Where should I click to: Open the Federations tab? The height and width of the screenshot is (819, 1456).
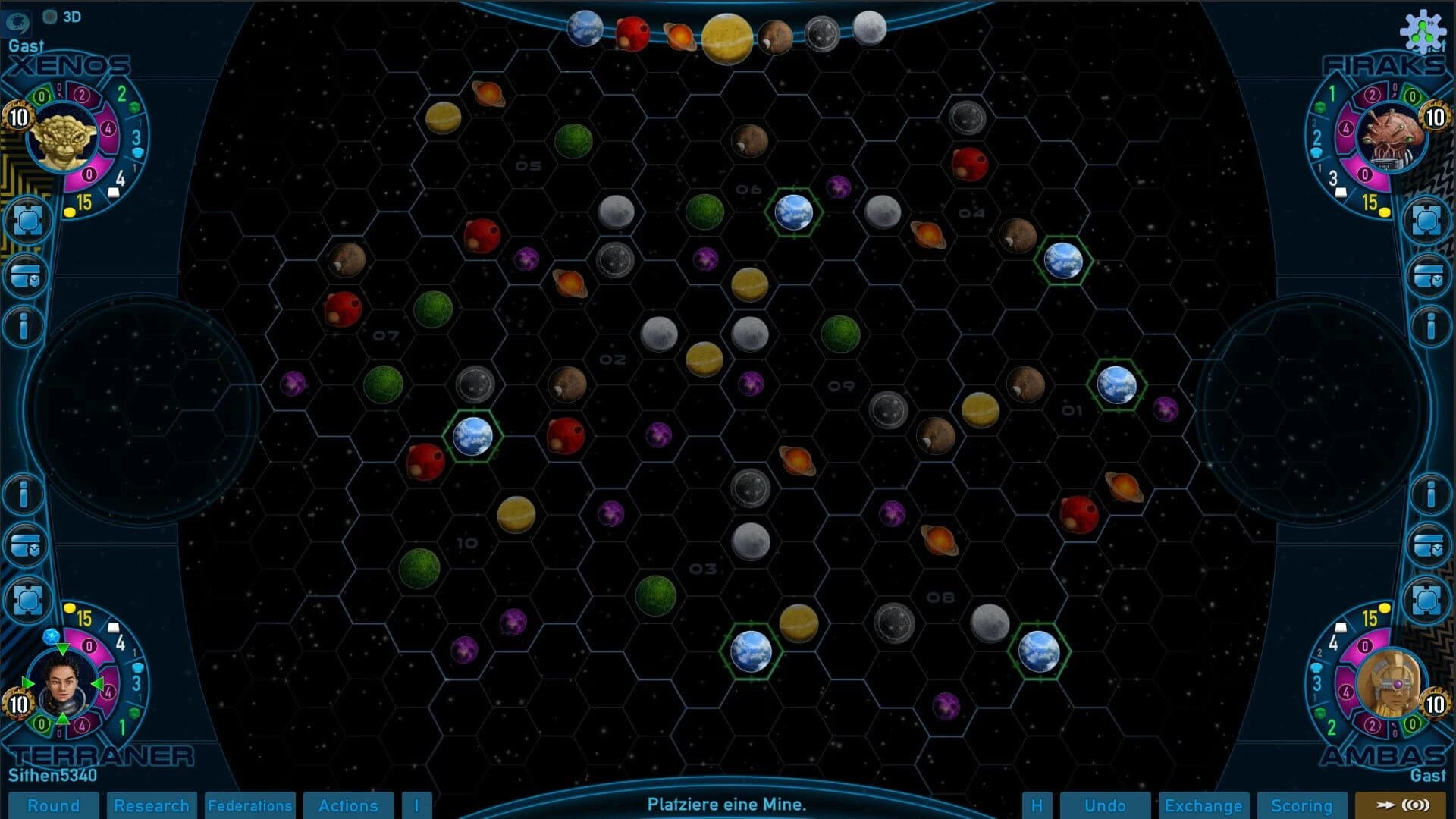(x=249, y=806)
